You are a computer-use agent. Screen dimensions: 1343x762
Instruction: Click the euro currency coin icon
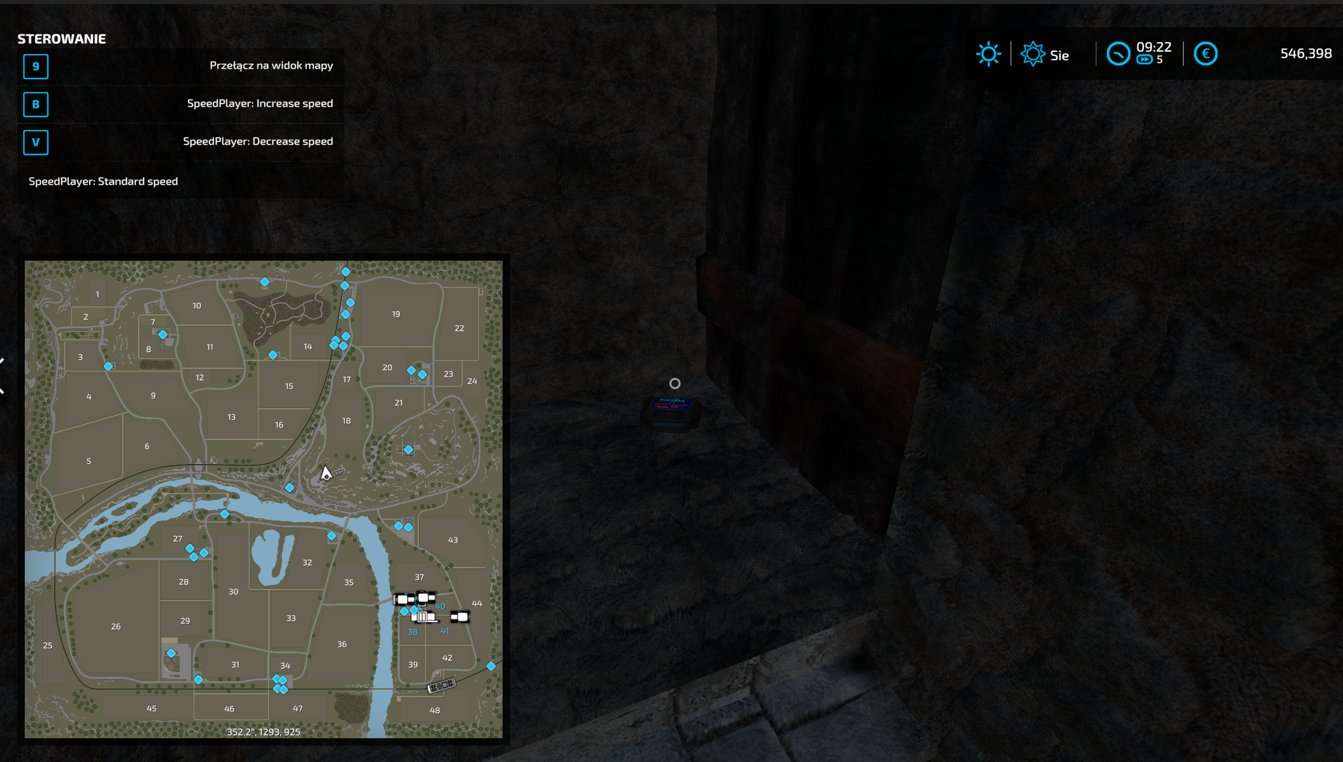pos(1205,54)
